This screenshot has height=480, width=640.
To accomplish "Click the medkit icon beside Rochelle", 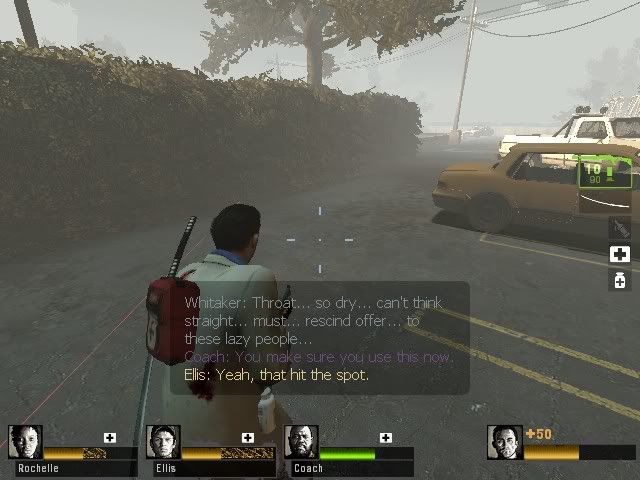I will tap(110, 437).
